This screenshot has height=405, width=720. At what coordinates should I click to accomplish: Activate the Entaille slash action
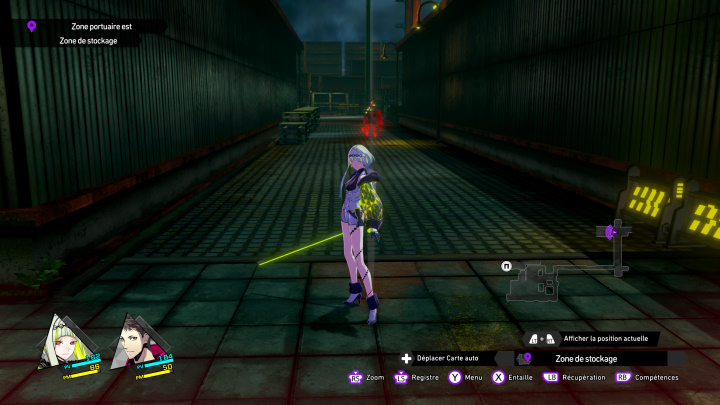(x=512, y=378)
